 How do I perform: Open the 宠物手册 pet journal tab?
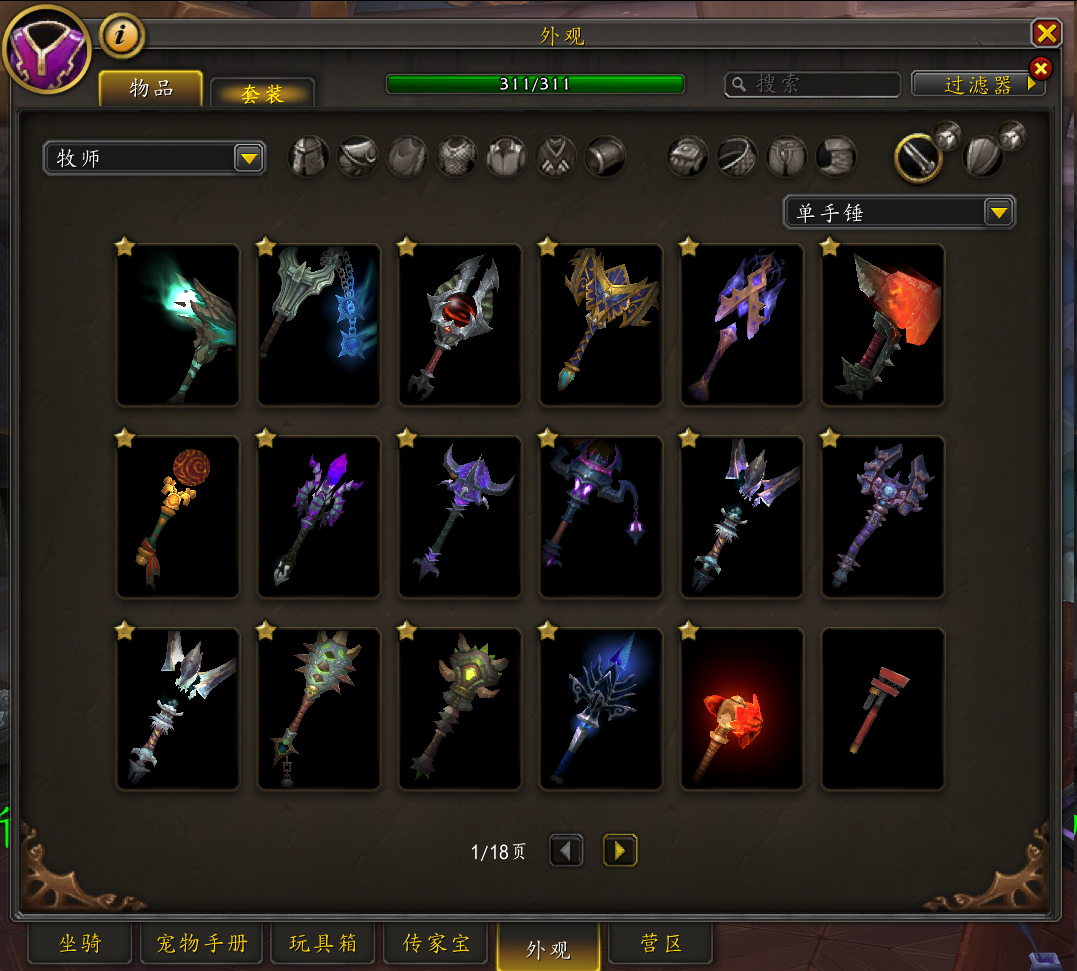[x=201, y=943]
